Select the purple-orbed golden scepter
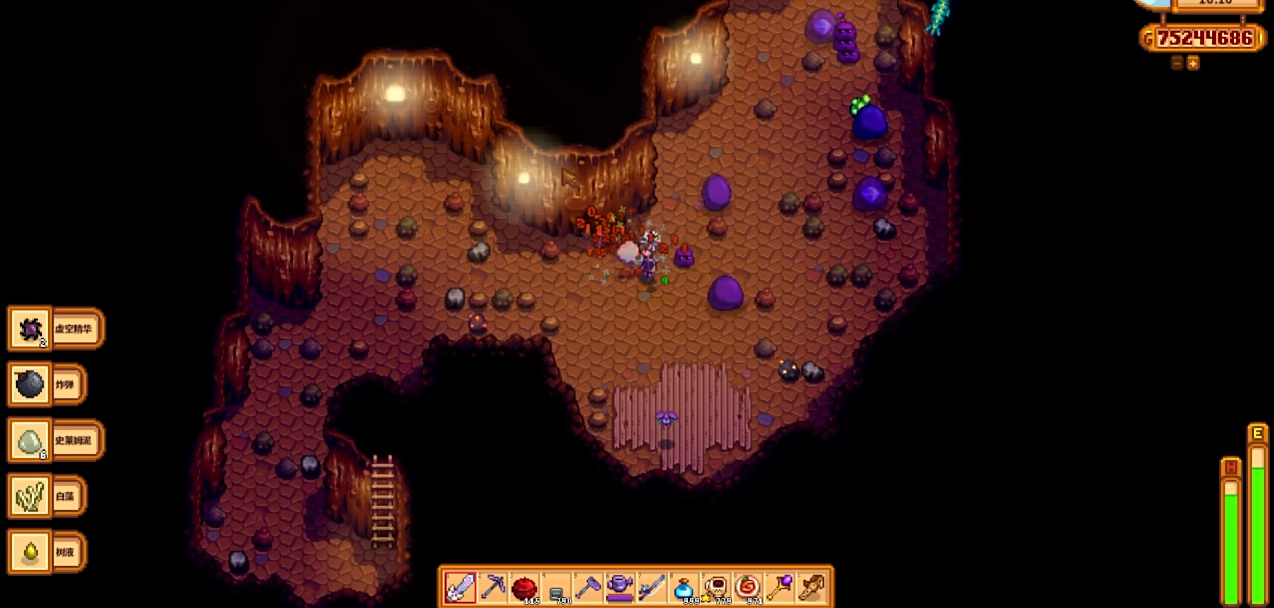This screenshot has height=608, width=1274. coord(780,587)
